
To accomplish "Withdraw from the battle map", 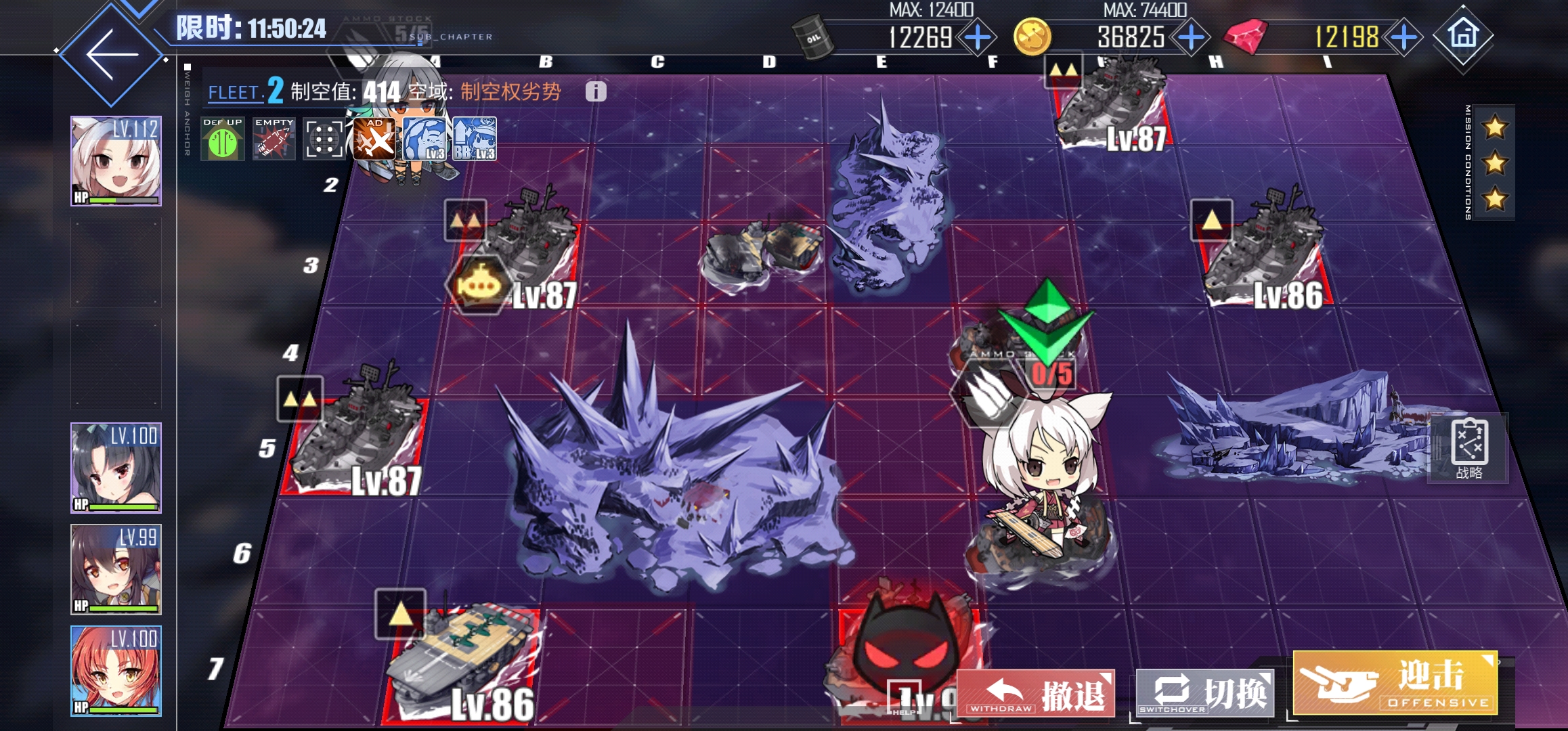I will tap(1035, 693).
